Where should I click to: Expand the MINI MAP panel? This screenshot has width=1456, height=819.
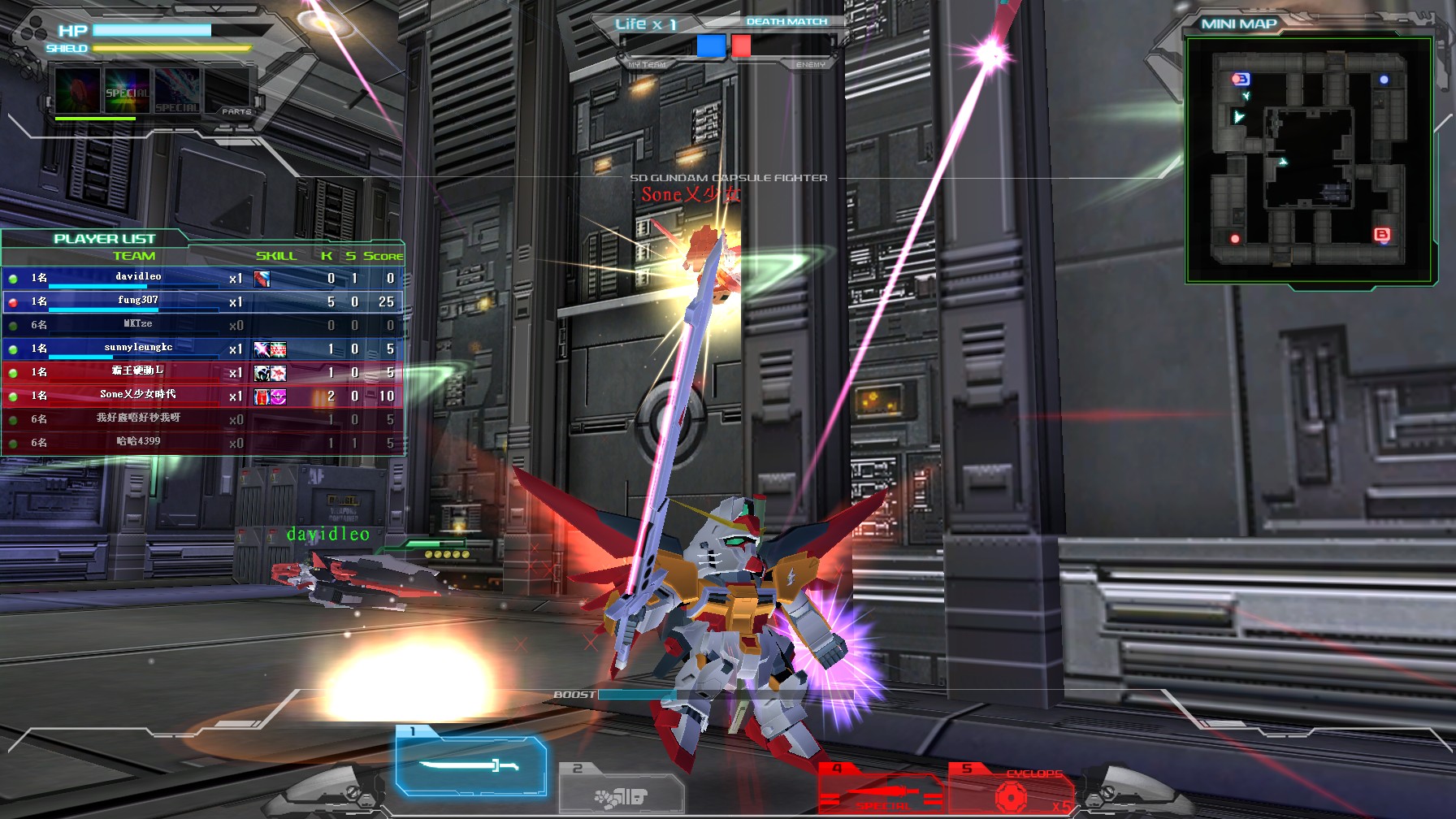[x=1239, y=23]
